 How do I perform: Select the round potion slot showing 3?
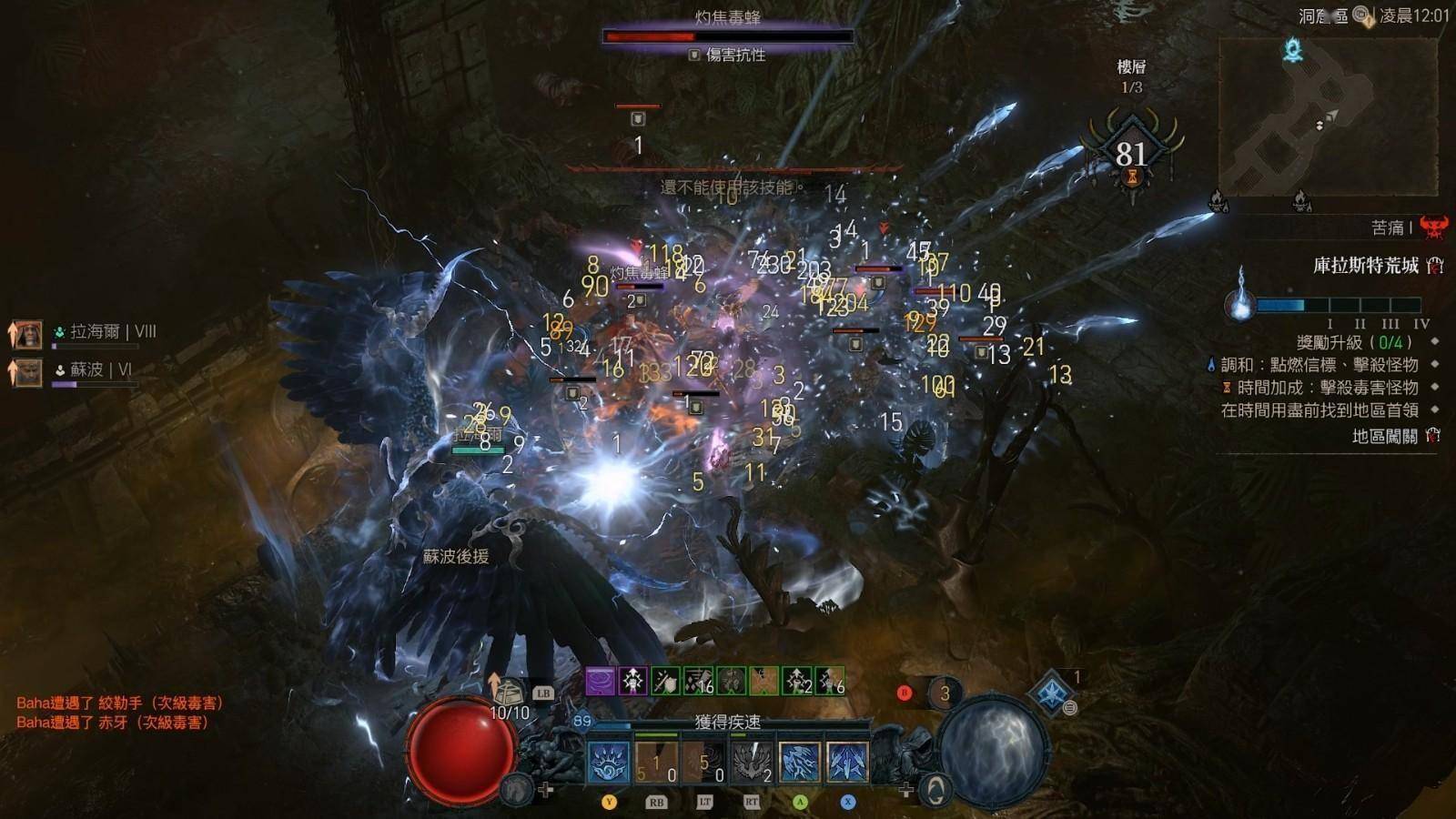(945, 693)
